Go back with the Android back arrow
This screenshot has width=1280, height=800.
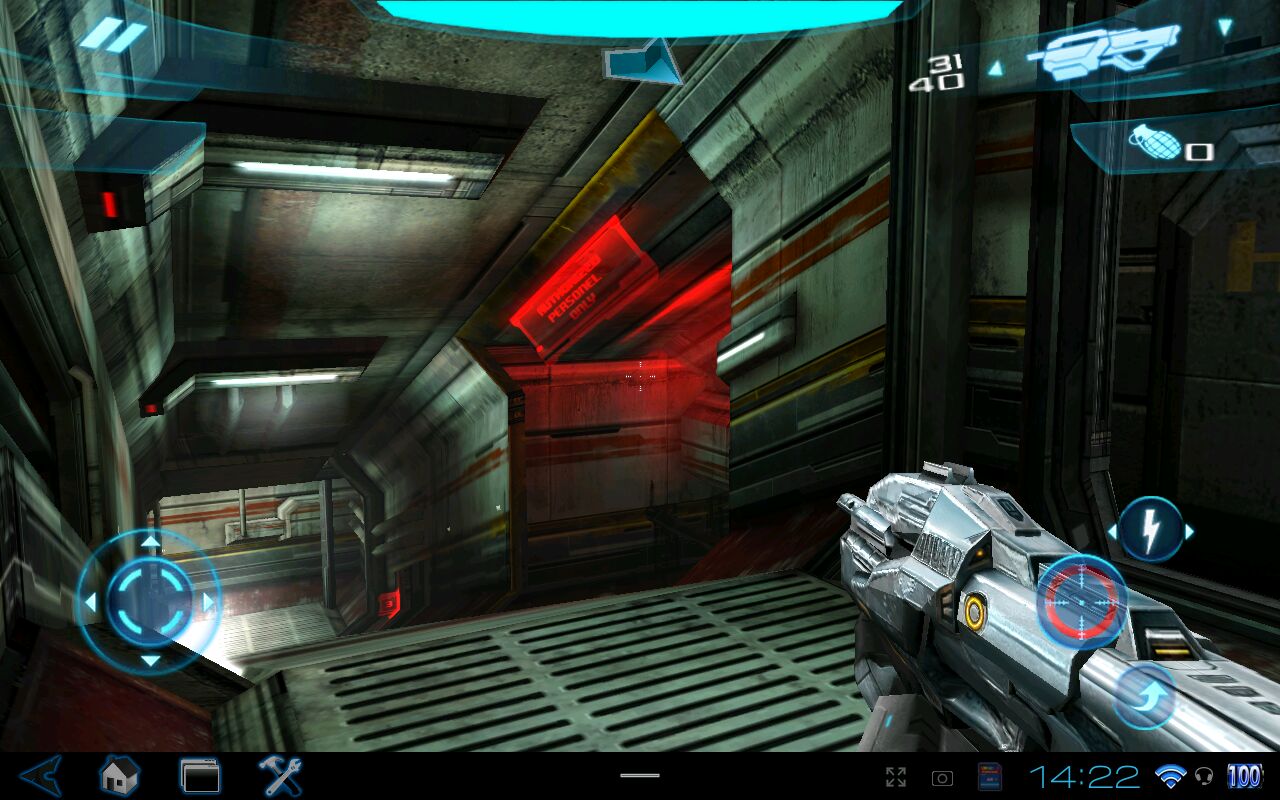point(42,775)
